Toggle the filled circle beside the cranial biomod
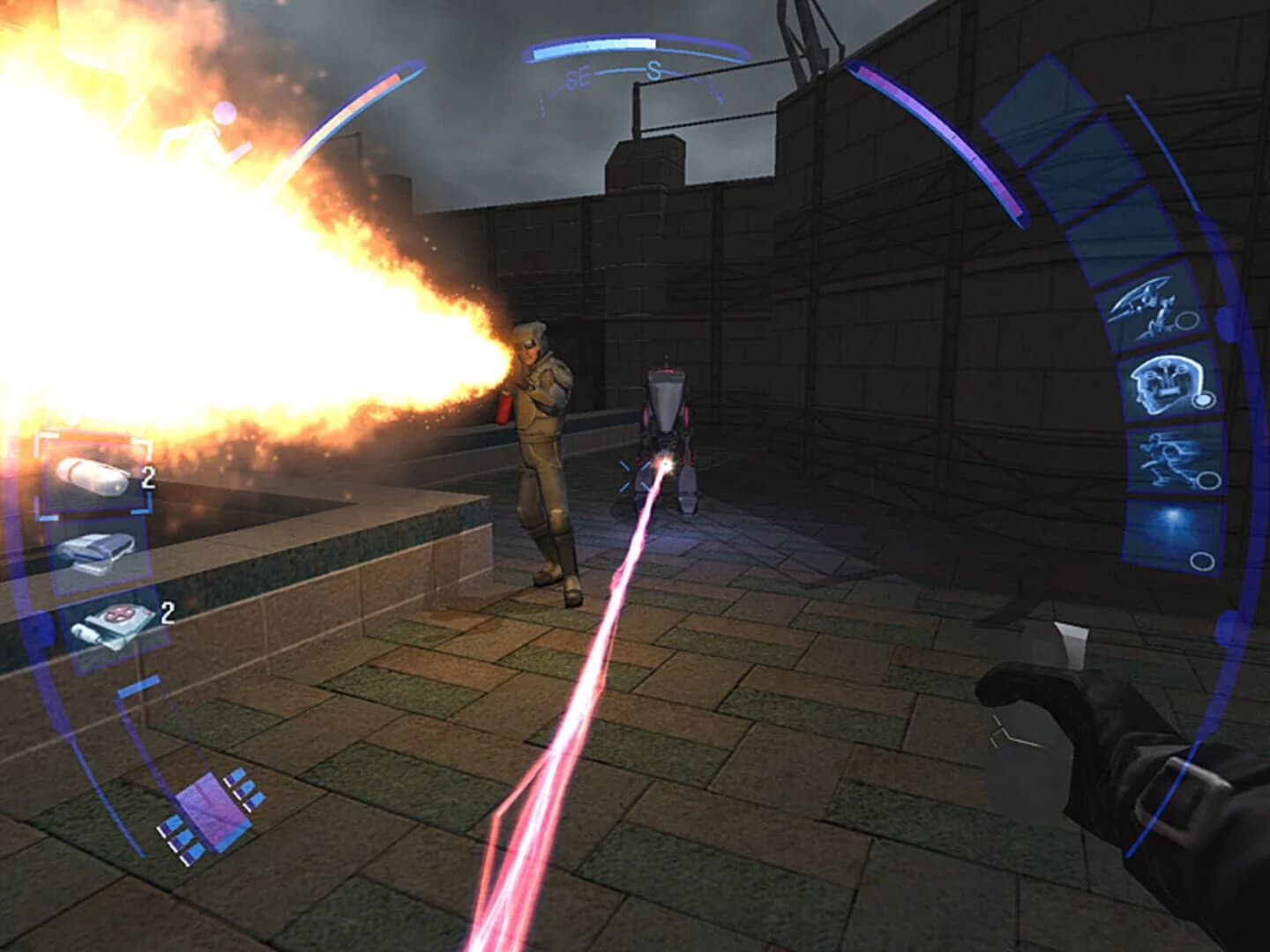 pos(1205,399)
